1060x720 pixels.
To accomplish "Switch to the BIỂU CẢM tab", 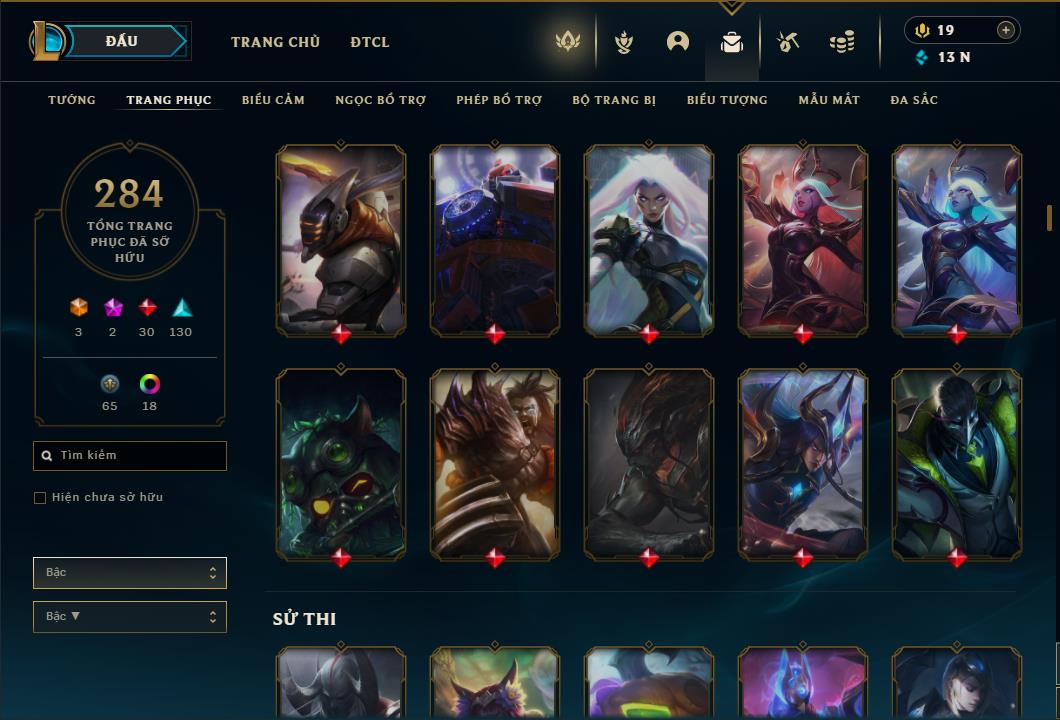I will 273,100.
